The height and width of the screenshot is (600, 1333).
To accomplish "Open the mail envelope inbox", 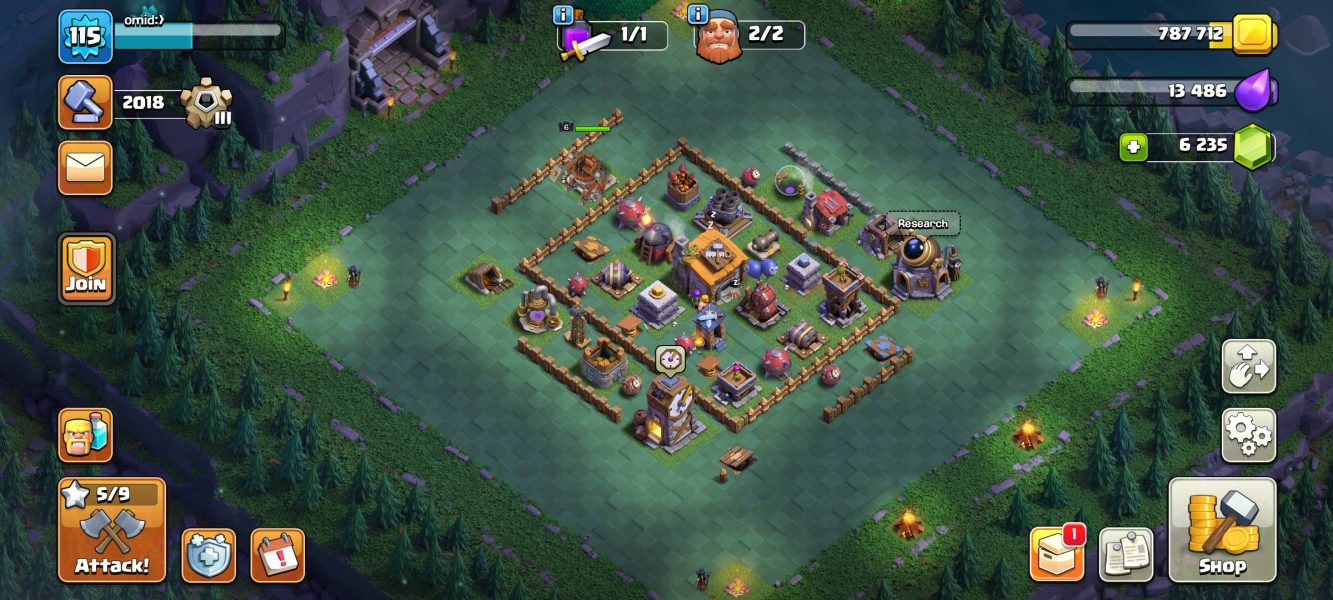I will 86,168.
